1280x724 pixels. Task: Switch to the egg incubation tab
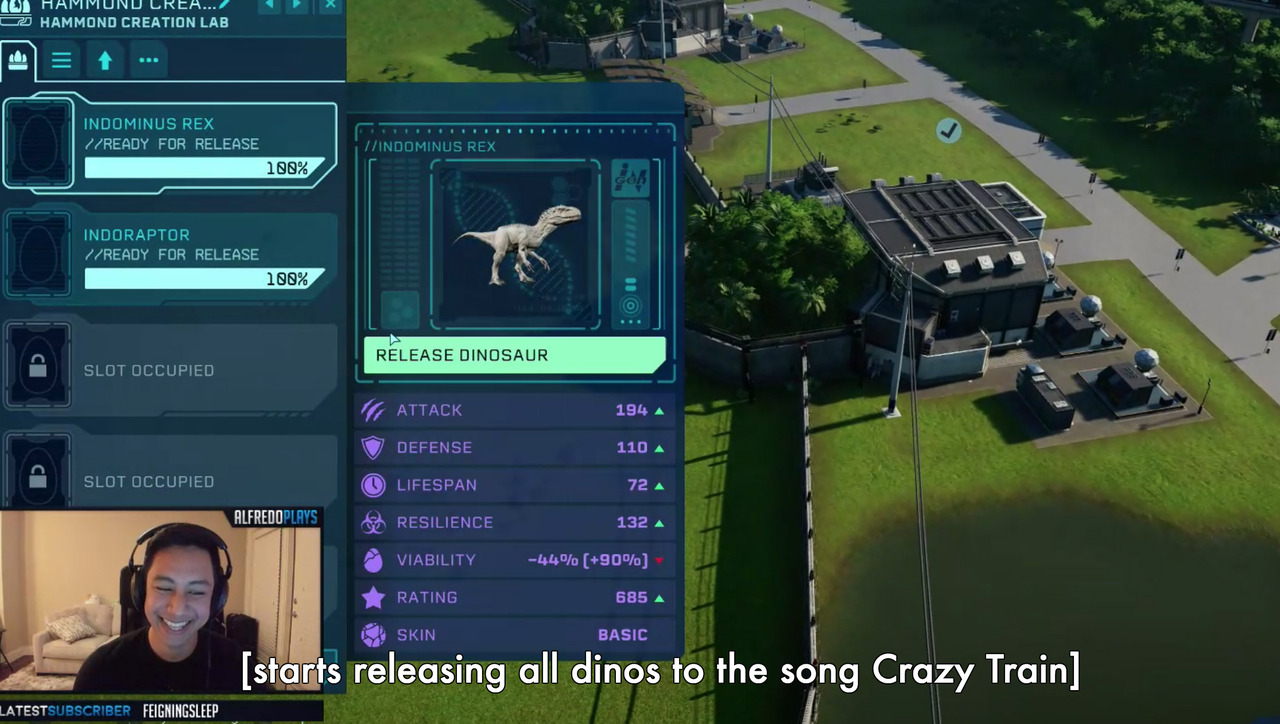(18, 60)
